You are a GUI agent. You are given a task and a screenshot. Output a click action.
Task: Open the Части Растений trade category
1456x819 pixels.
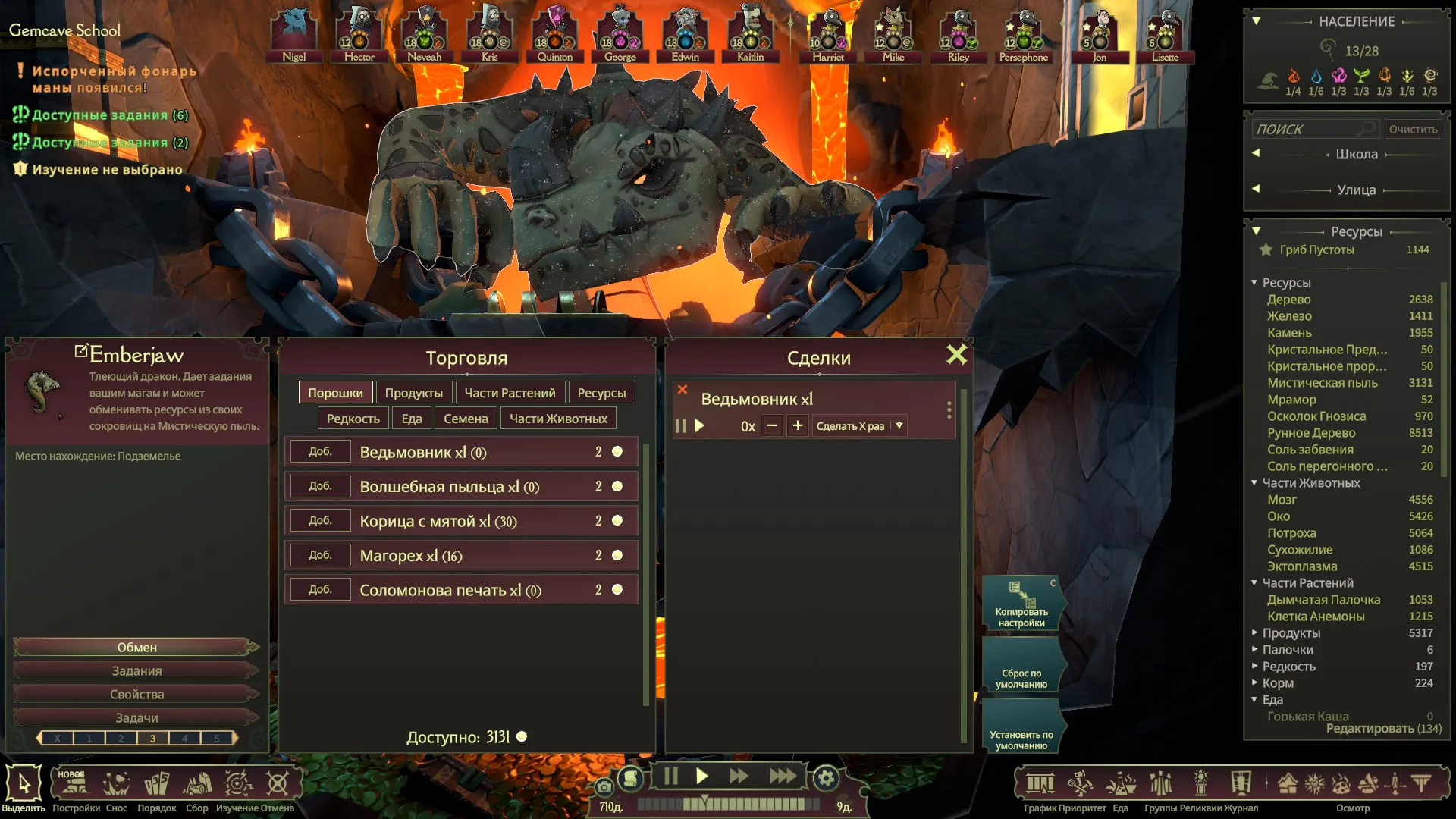tap(510, 393)
